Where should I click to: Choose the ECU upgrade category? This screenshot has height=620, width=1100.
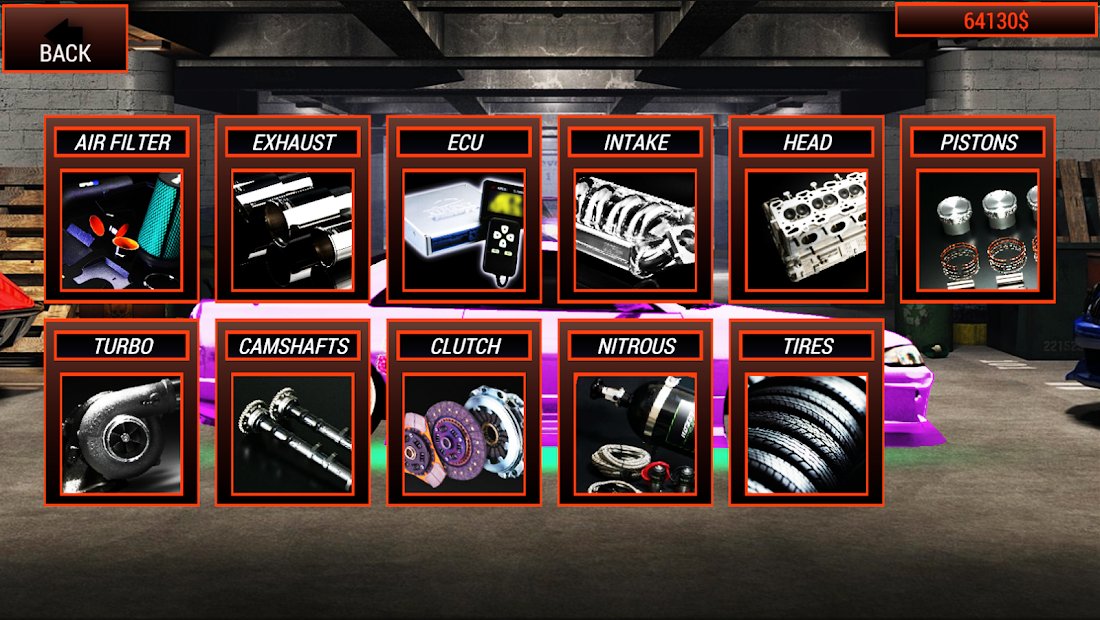tap(464, 210)
